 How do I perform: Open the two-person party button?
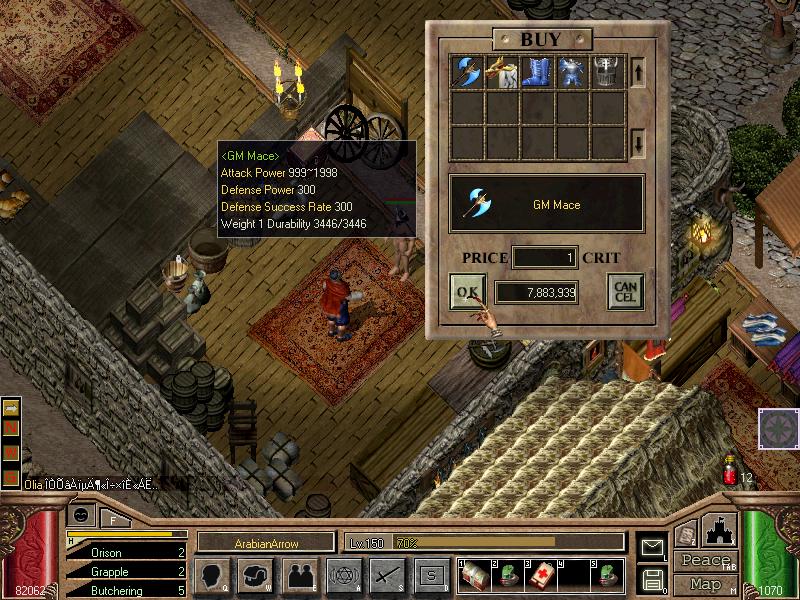[x=298, y=575]
